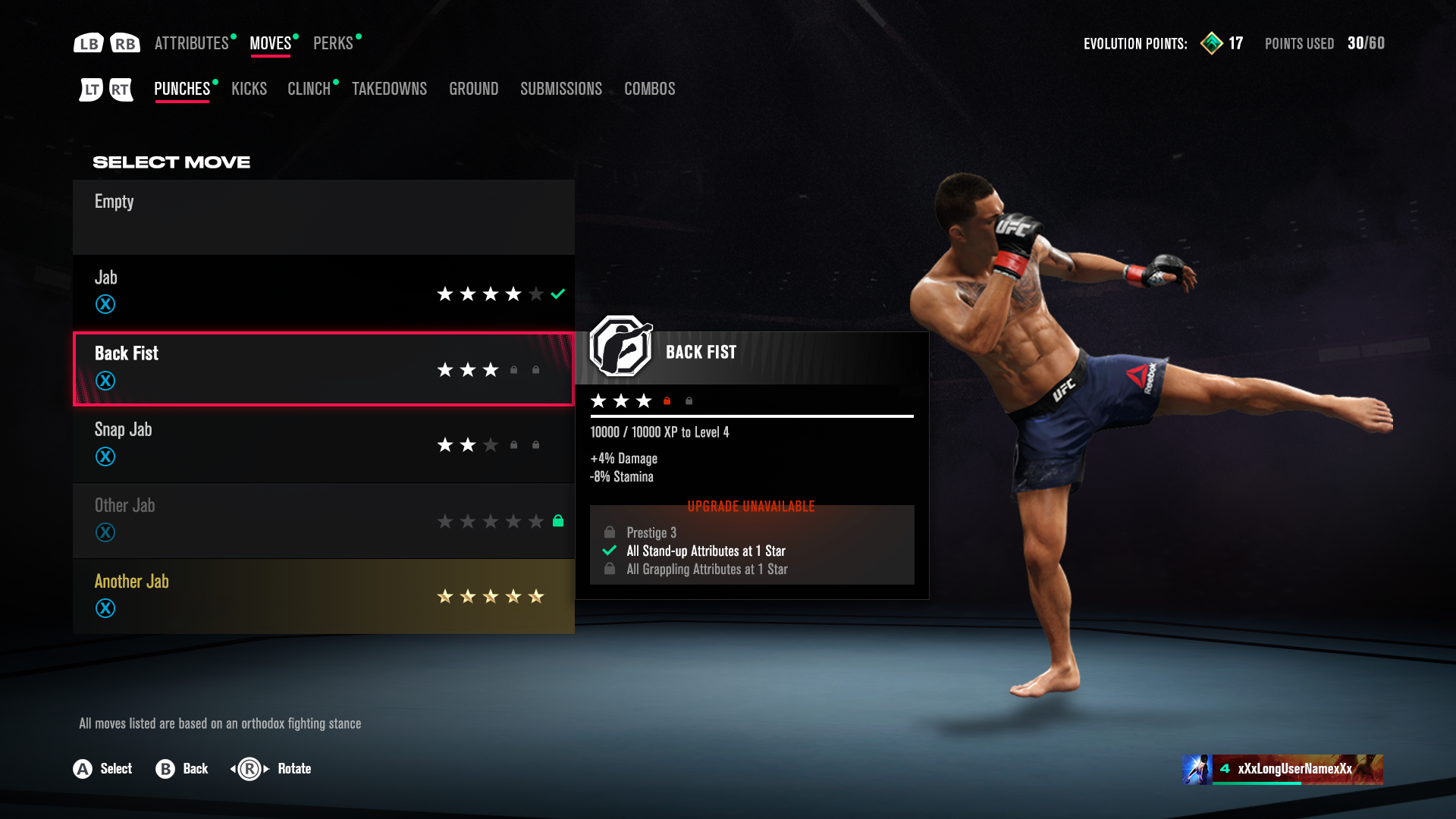
Task: Switch to the Clinch category
Action: (309, 89)
